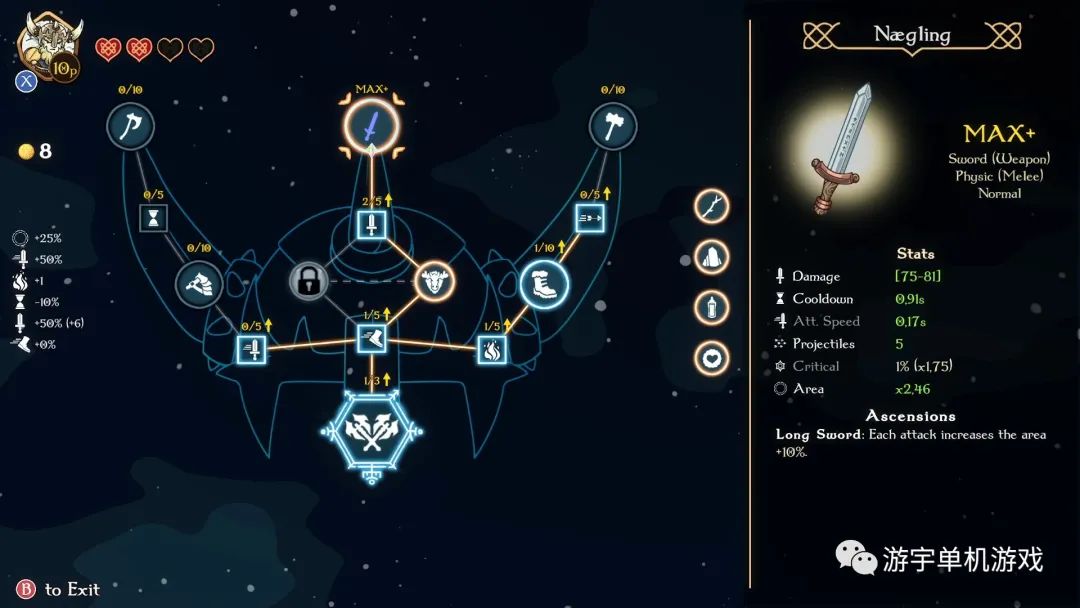Viewport: 1080px width, 608px height.
Task: Select the fur boot node
Action: pos(544,284)
